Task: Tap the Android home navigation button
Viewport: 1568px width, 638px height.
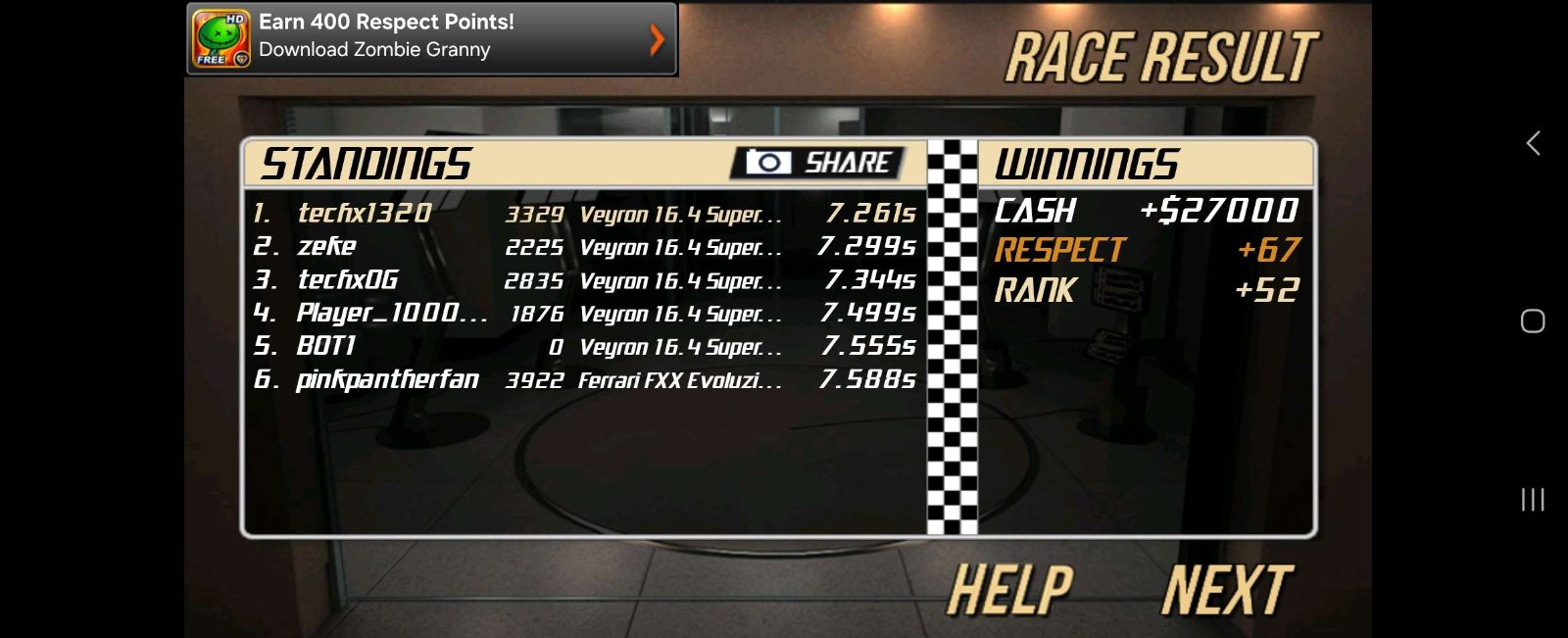Action: click(x=1533, y=321)
